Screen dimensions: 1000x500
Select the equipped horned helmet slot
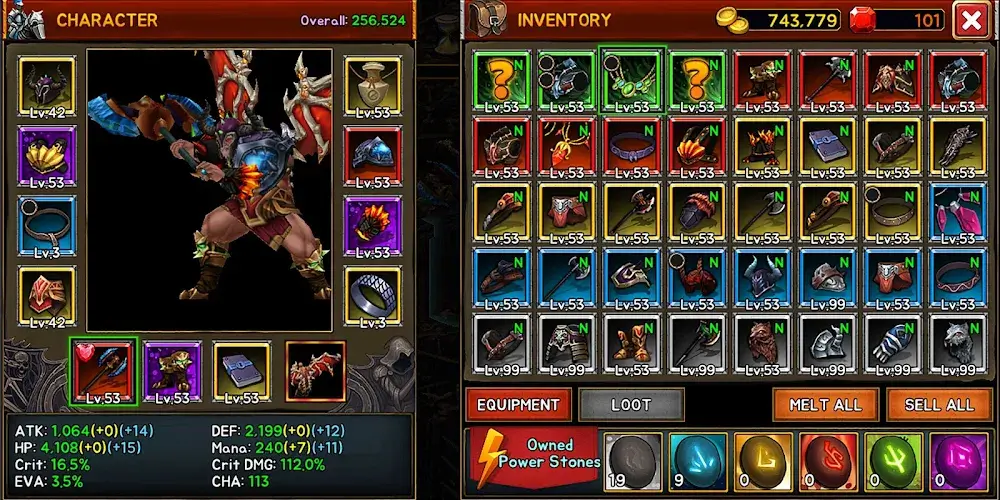[47, 87]
